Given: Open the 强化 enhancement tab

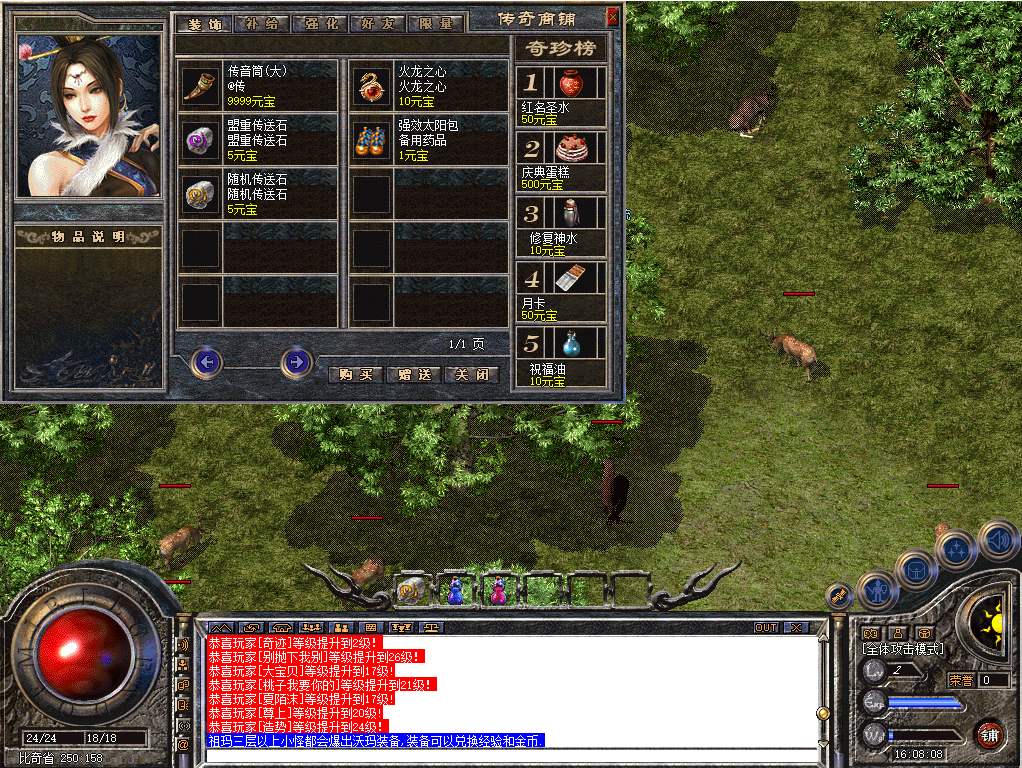Looking at the screenshot, I should [319, 24].
